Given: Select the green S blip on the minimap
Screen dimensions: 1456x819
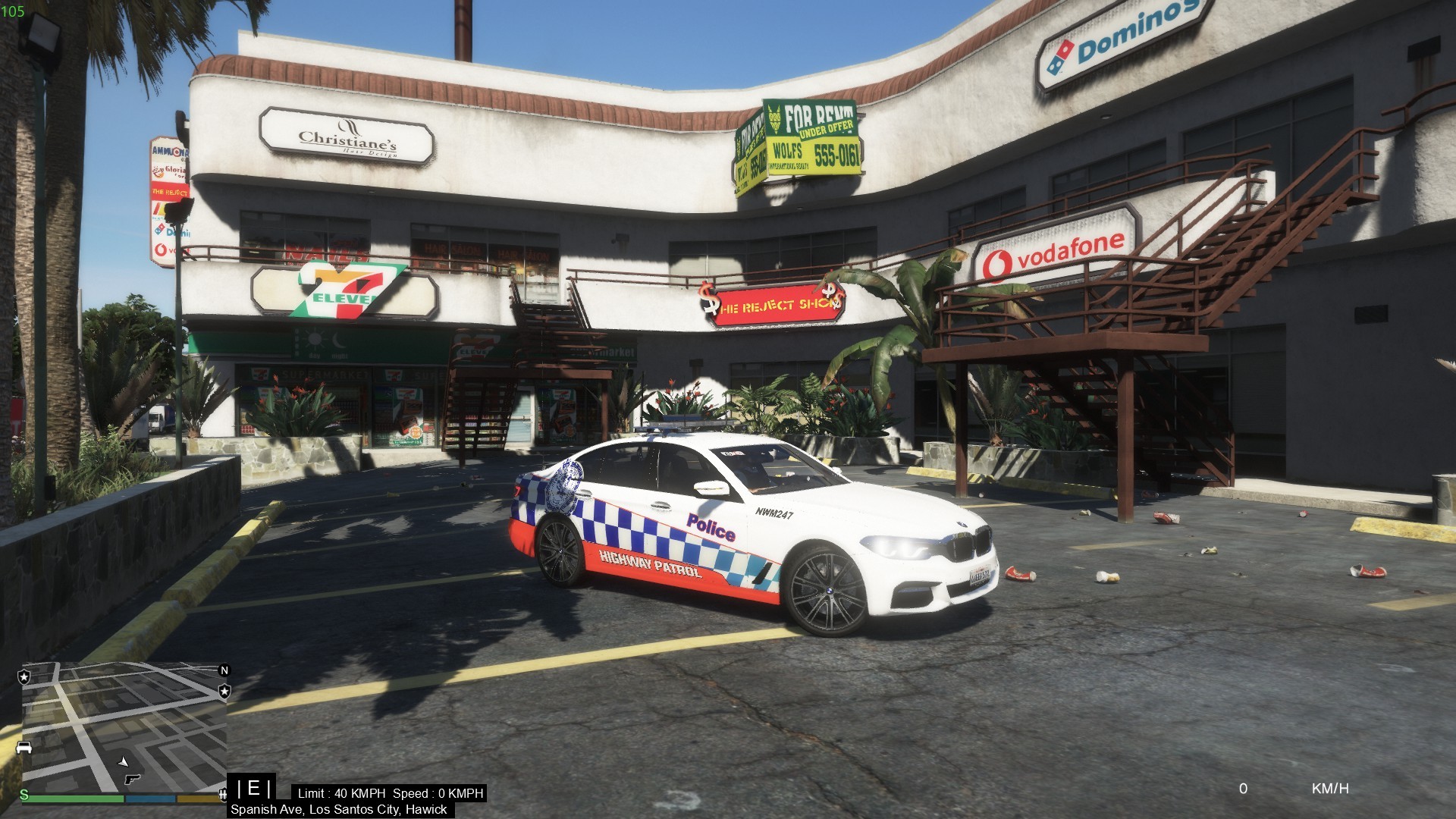Looking at the screenshot, I should tap(24, 795).
